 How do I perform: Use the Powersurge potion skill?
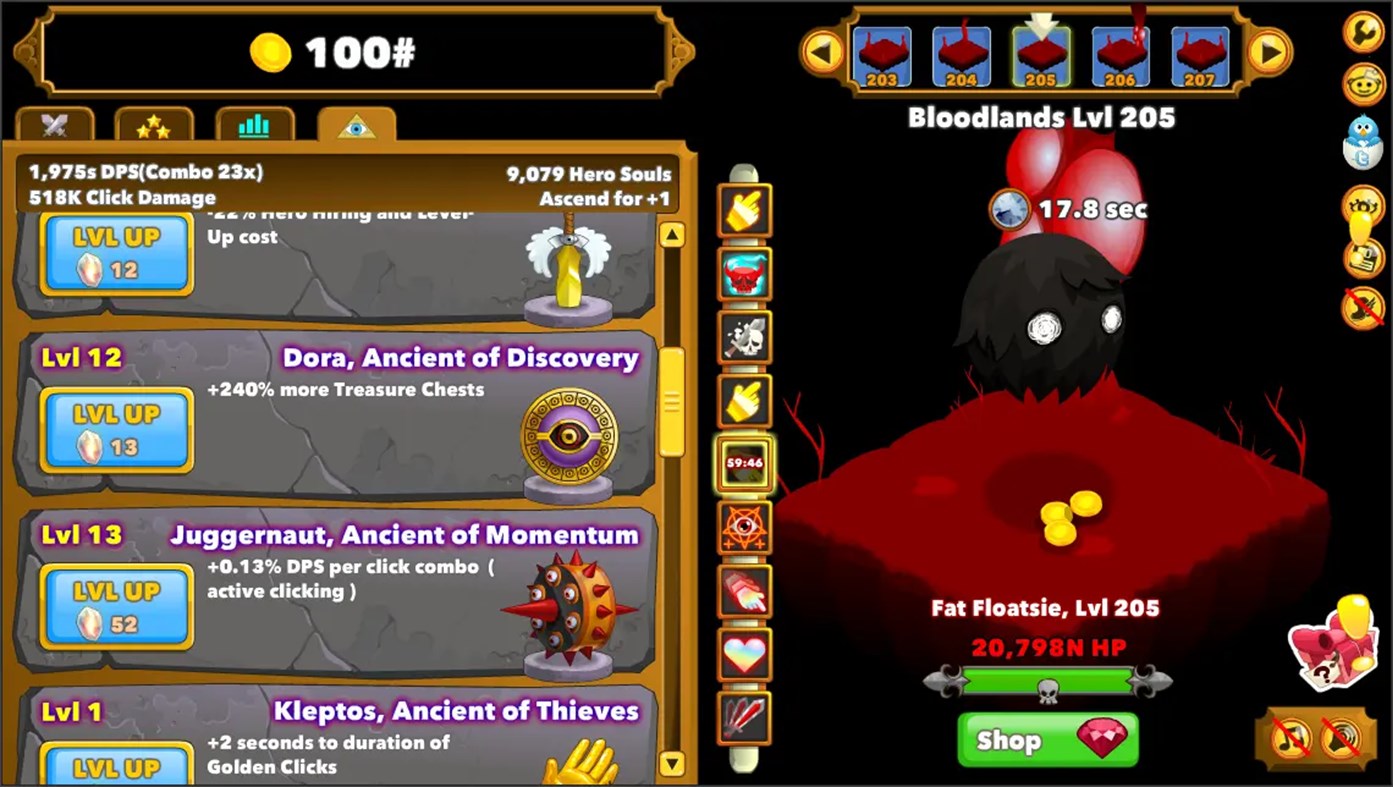pos(744,275)
